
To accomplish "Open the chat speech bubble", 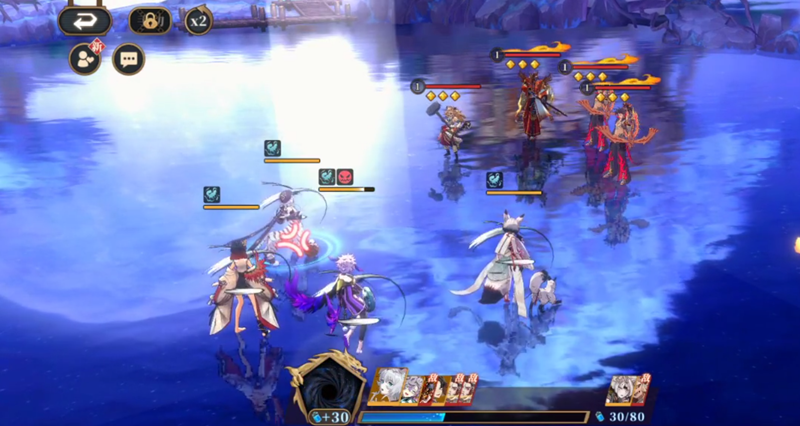I will (128, 59).
